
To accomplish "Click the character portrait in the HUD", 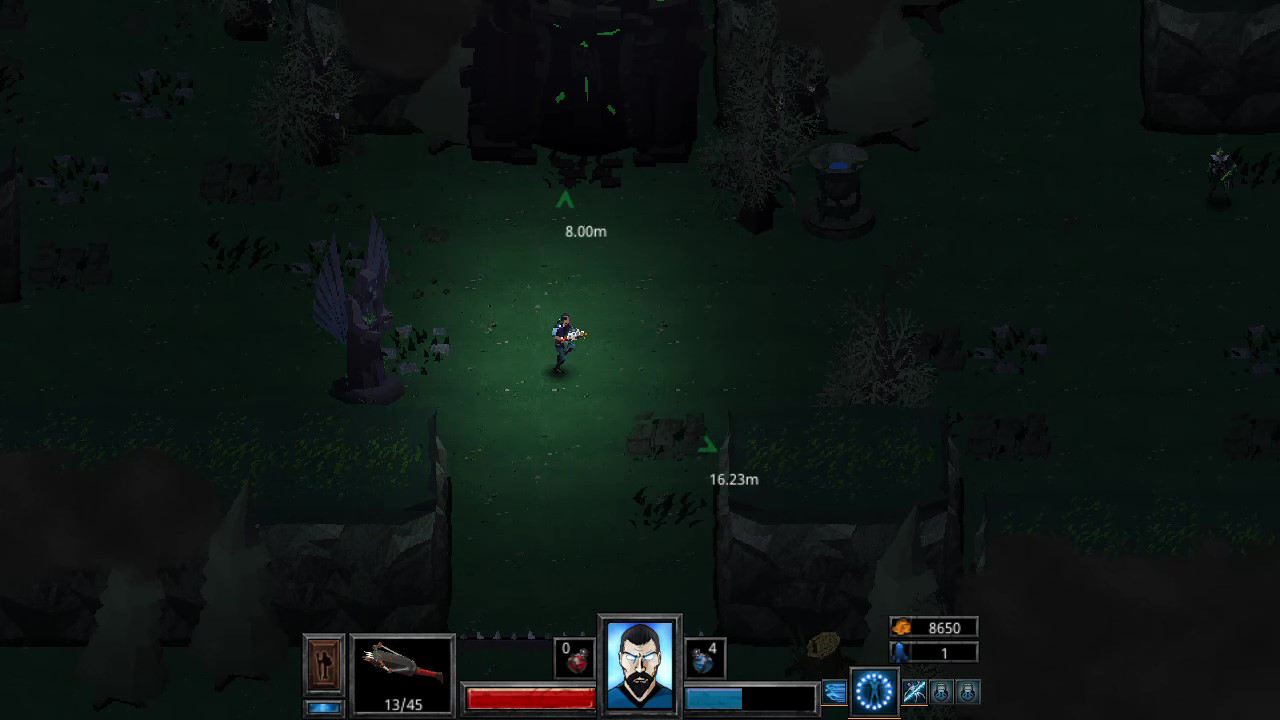I will tap(638, 665).
